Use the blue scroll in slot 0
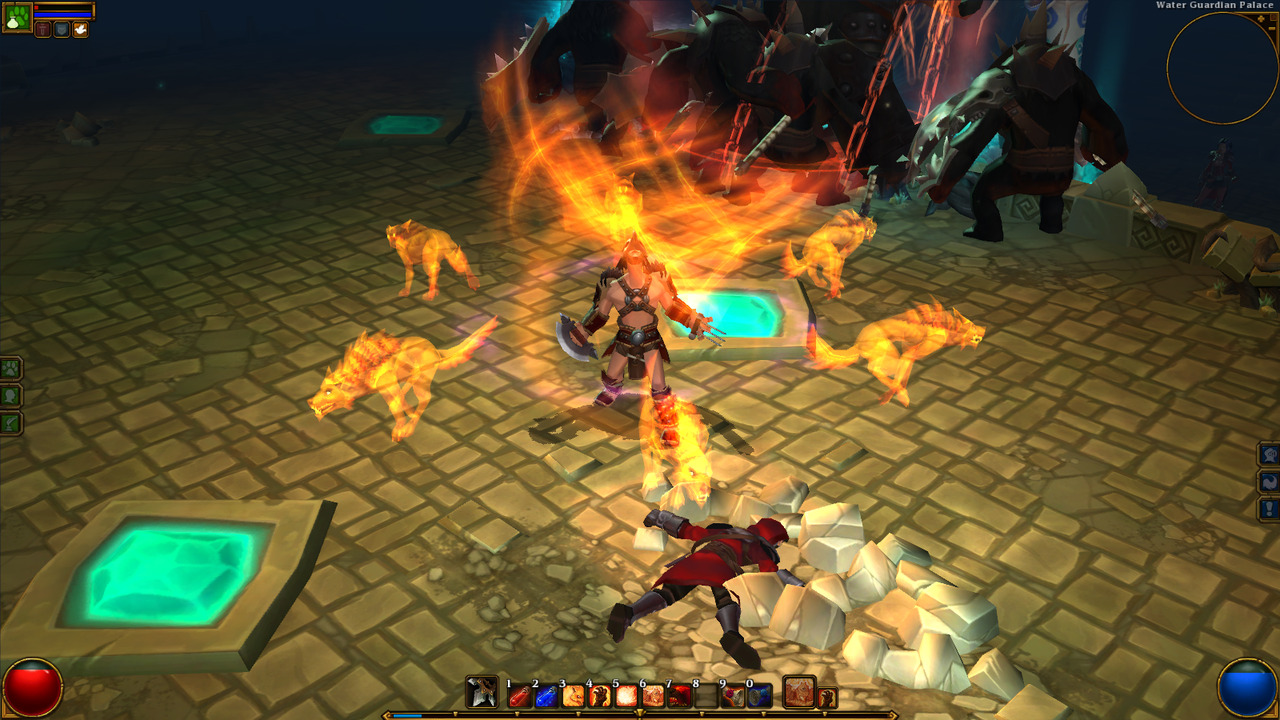The height and width of the screenshot is (720, 1280). (x=760, y=695)
